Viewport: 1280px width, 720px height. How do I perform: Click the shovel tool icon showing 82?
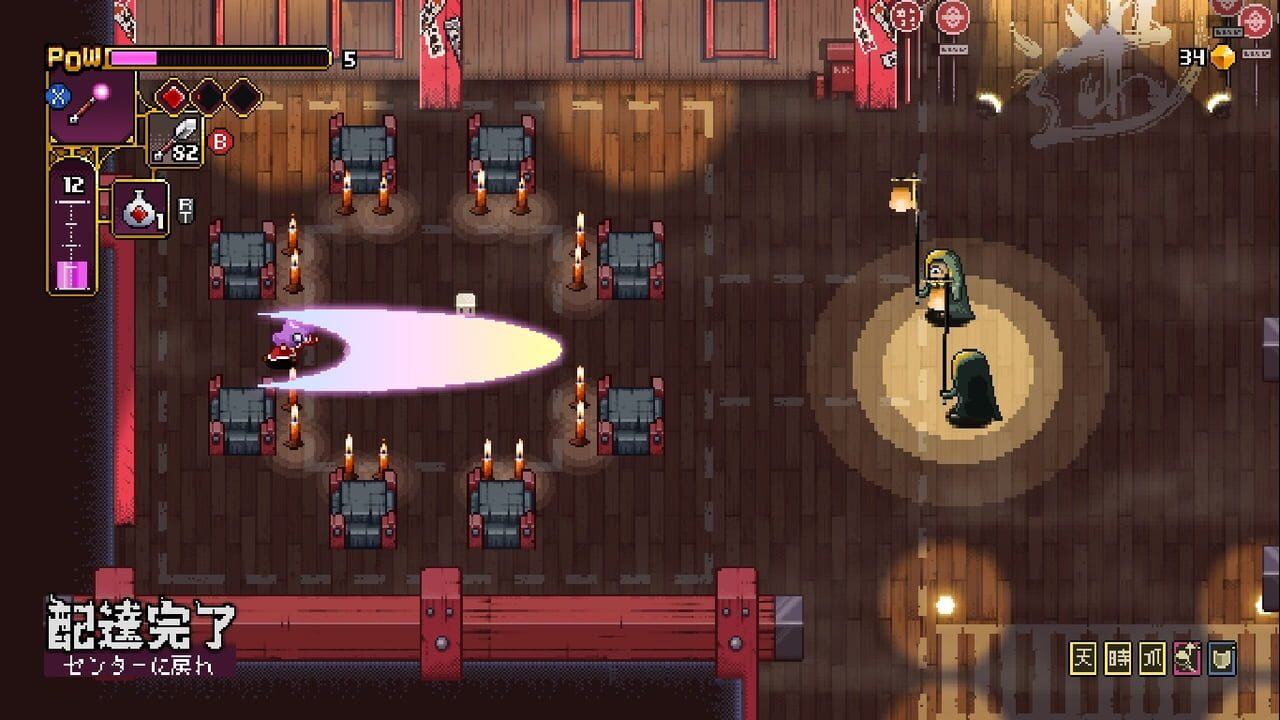(x=178, y=138)
